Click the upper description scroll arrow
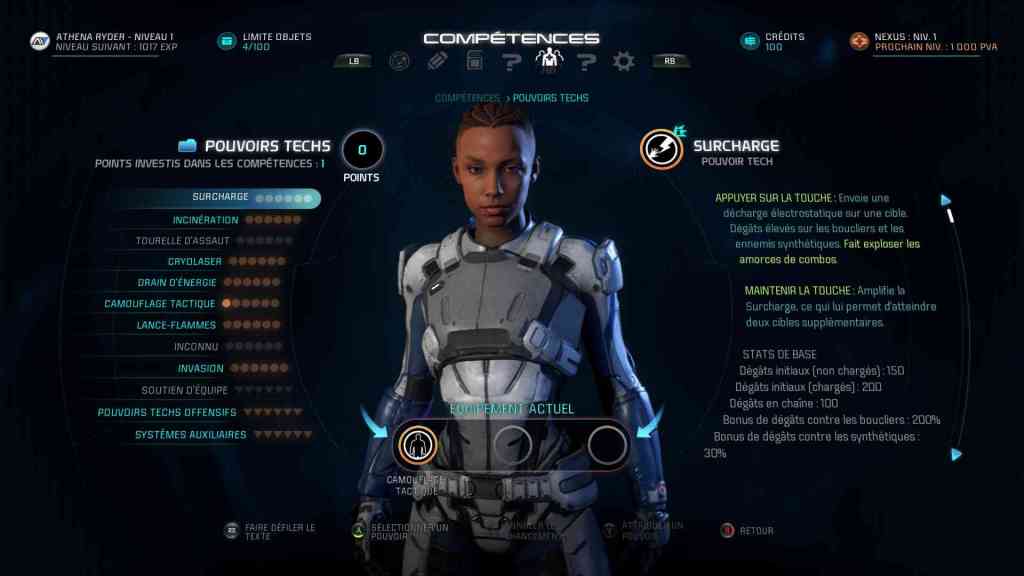Viewport: 1024px width, 576px height. (945, 199)
